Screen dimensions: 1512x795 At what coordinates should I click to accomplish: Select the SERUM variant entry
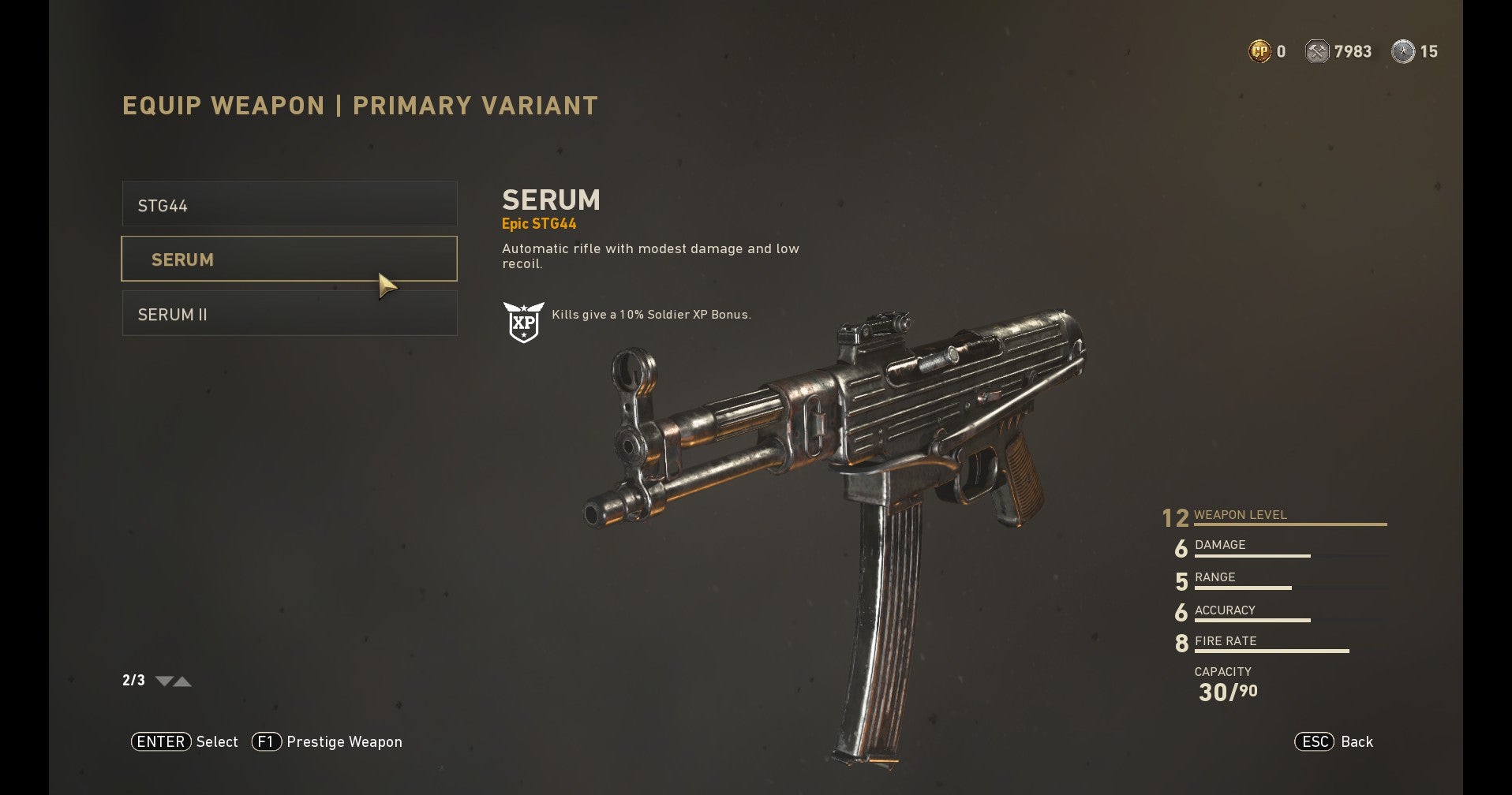[x=289, y=259]
